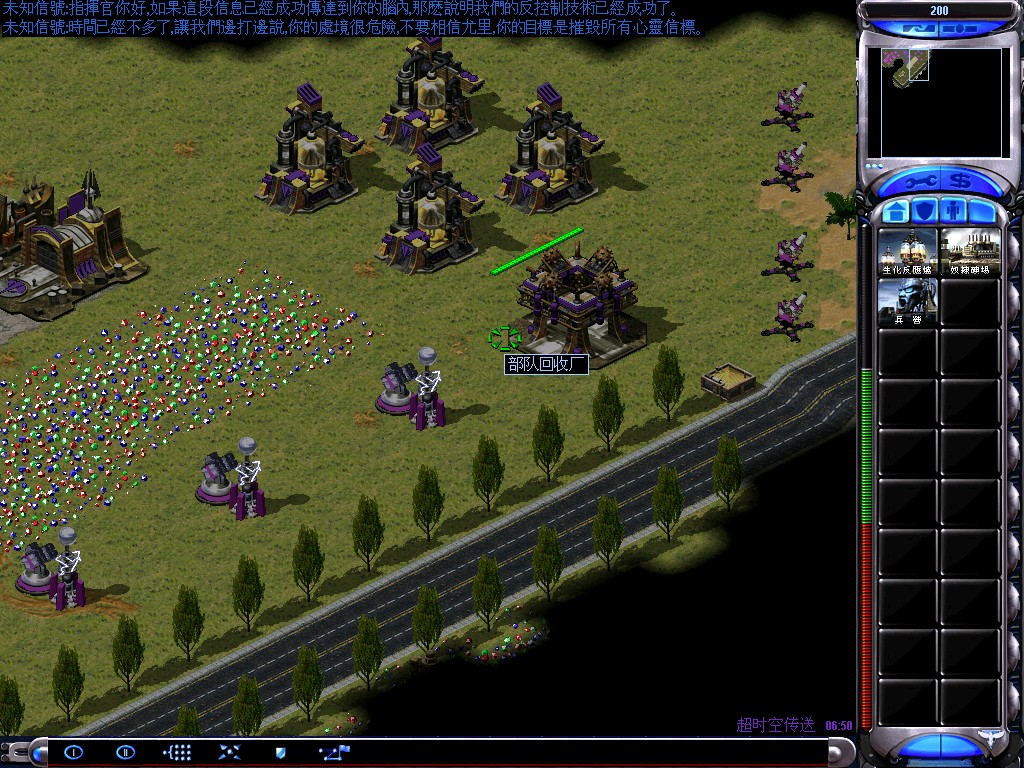The width and height of the screenshot is (1024, 768).
Task: Switch to the shield defenses tab
Action: coord(926,212)
